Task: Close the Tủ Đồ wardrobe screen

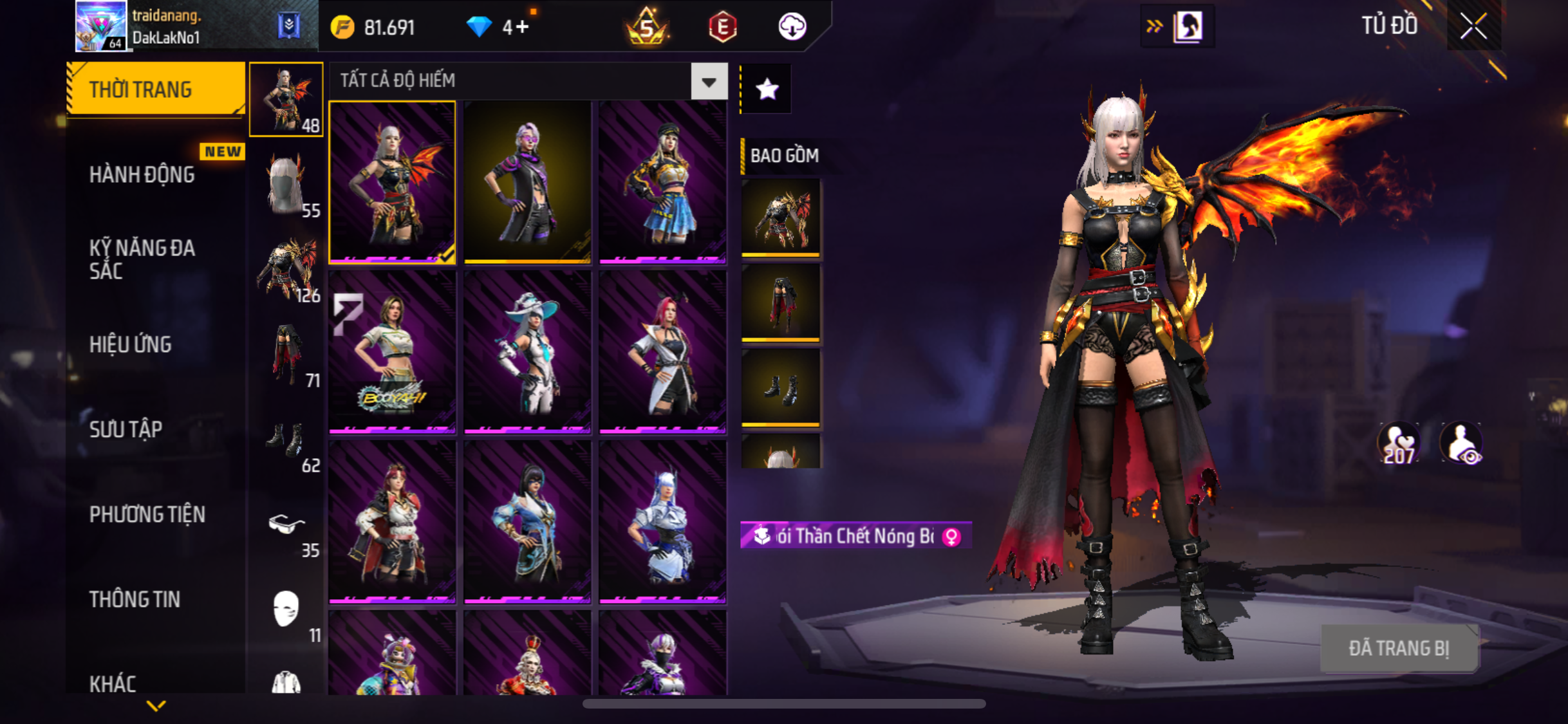Action: click(x=1473, y=26)
